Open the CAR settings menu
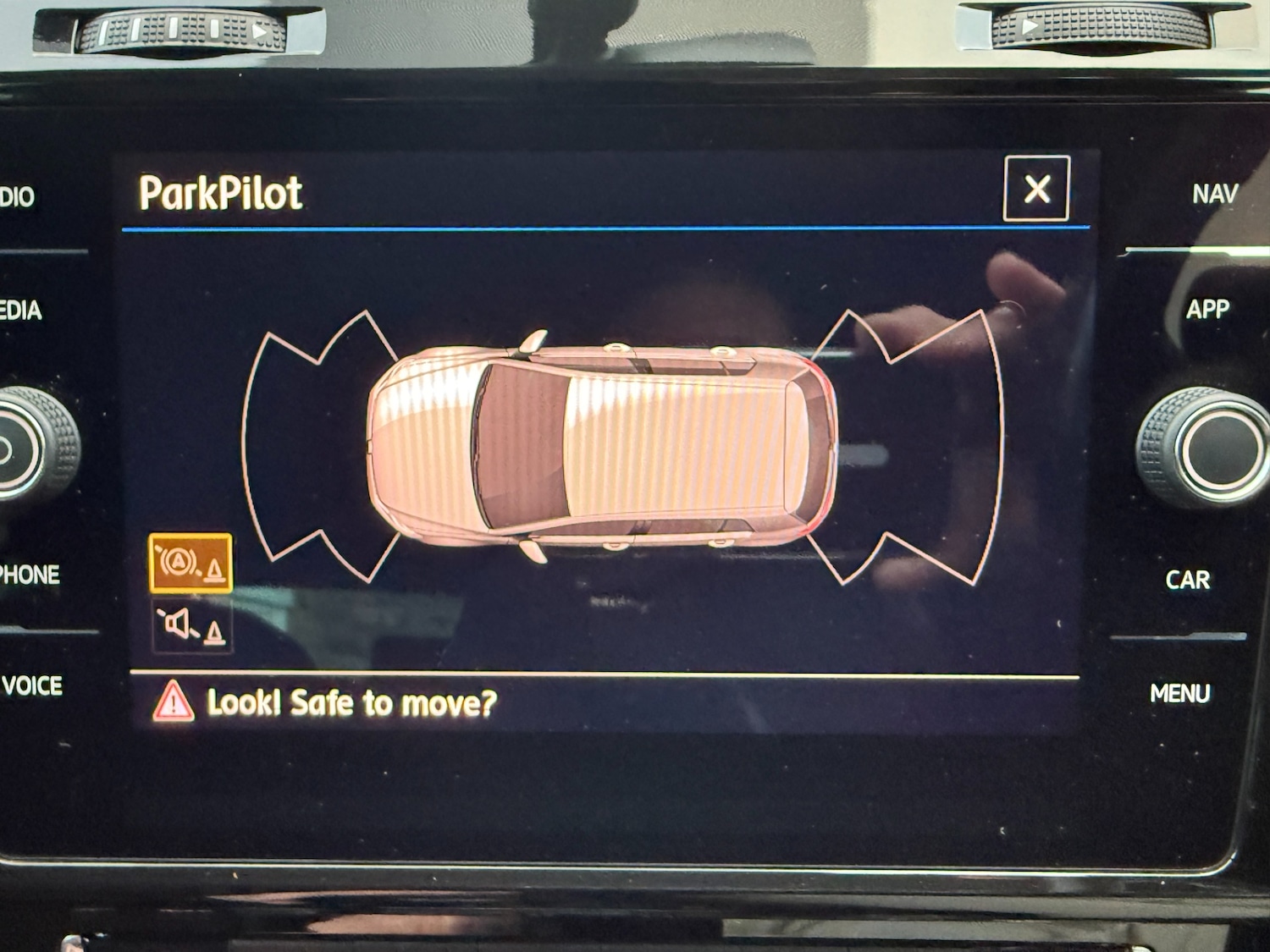The width and height of the screenshot is (1270, 952). [x=1188, y=581]
